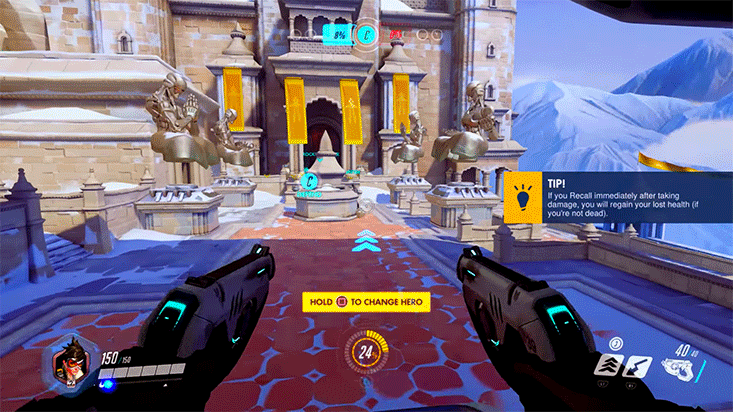Click the Hold to Change Hero banner

[366, 301]
